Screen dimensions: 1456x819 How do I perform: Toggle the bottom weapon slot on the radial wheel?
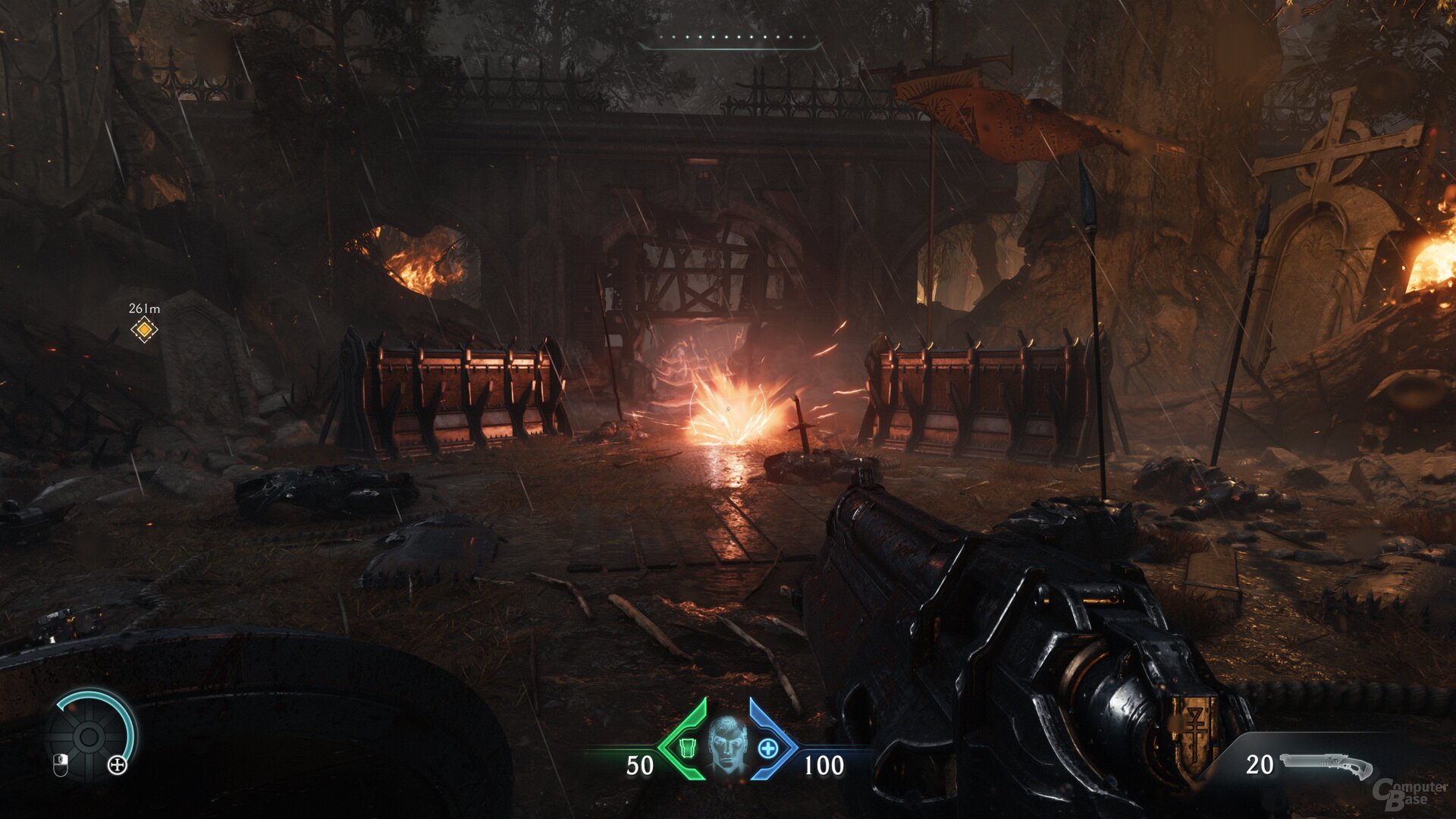coord(88,764)
